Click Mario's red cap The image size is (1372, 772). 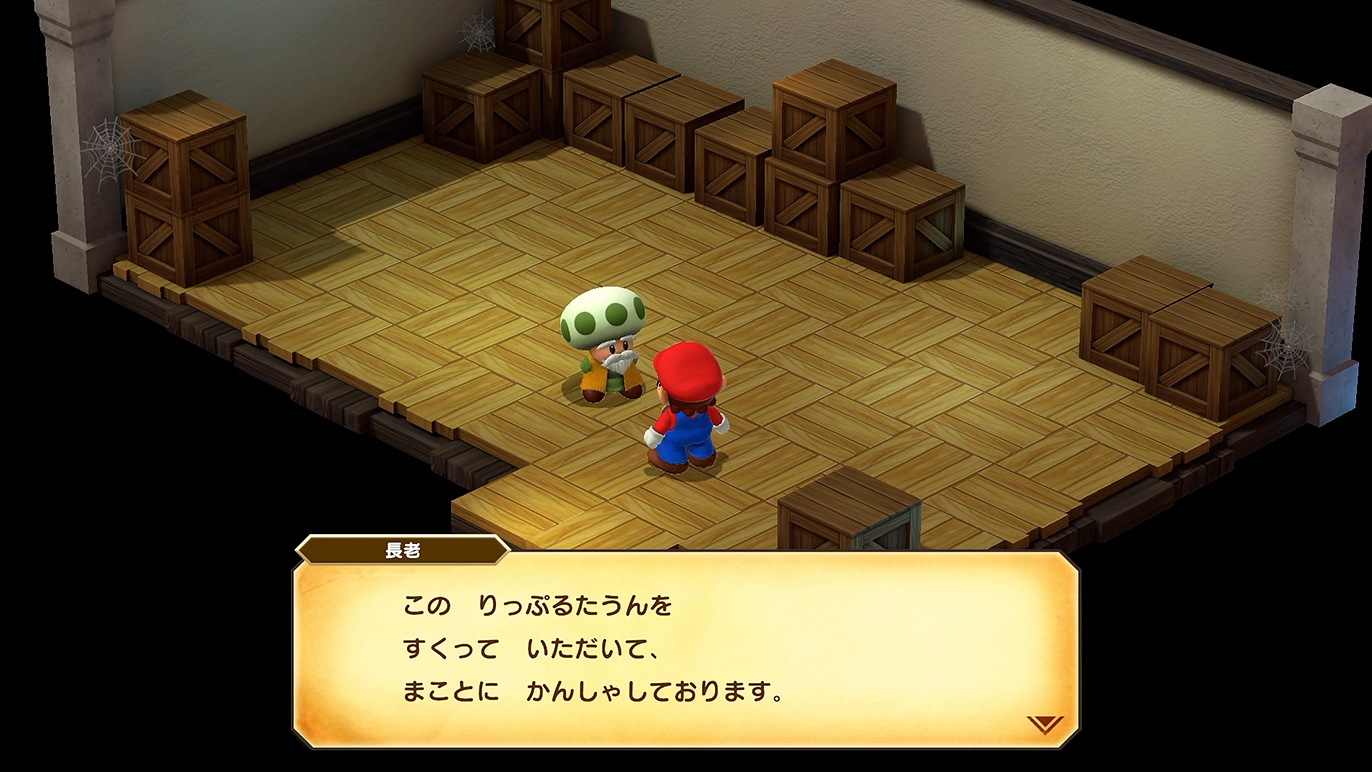(x=686, y=373)
